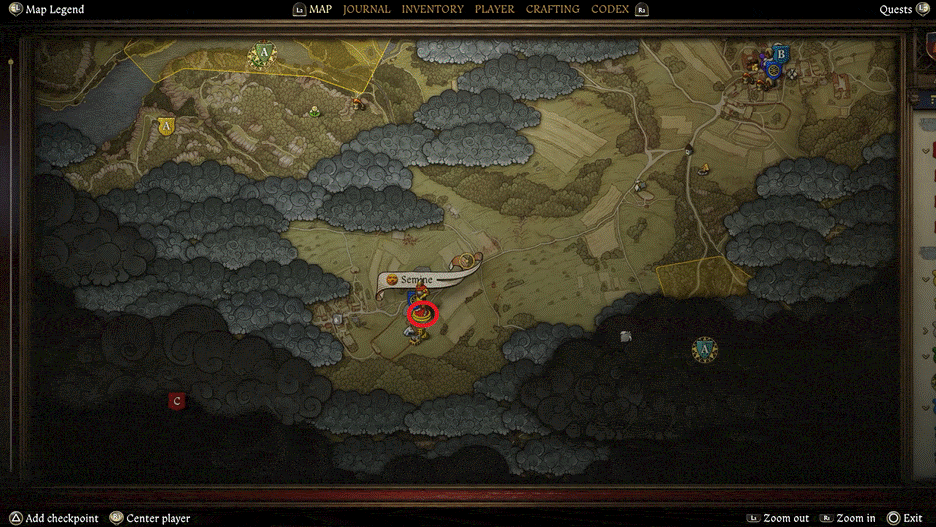The height and width of the screenshot is (527, 936).
Task: Center the map on the player
Action: point(155,518)
